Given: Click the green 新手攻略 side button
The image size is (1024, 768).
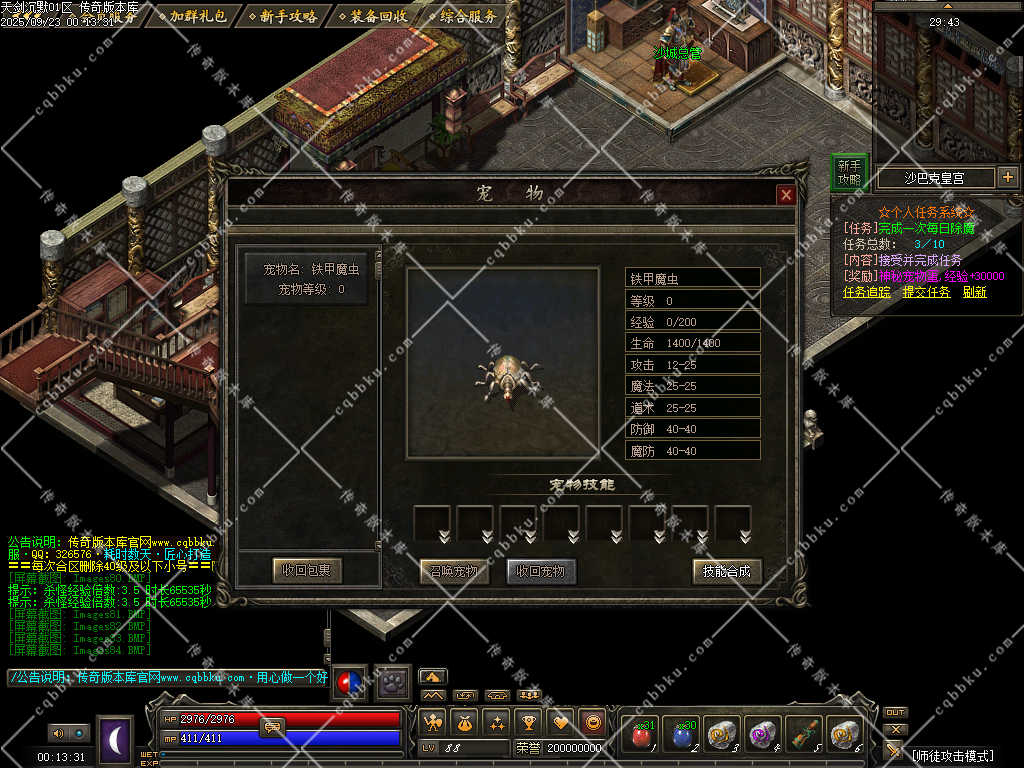Looking at the screenshot, I should click(849, 172).
